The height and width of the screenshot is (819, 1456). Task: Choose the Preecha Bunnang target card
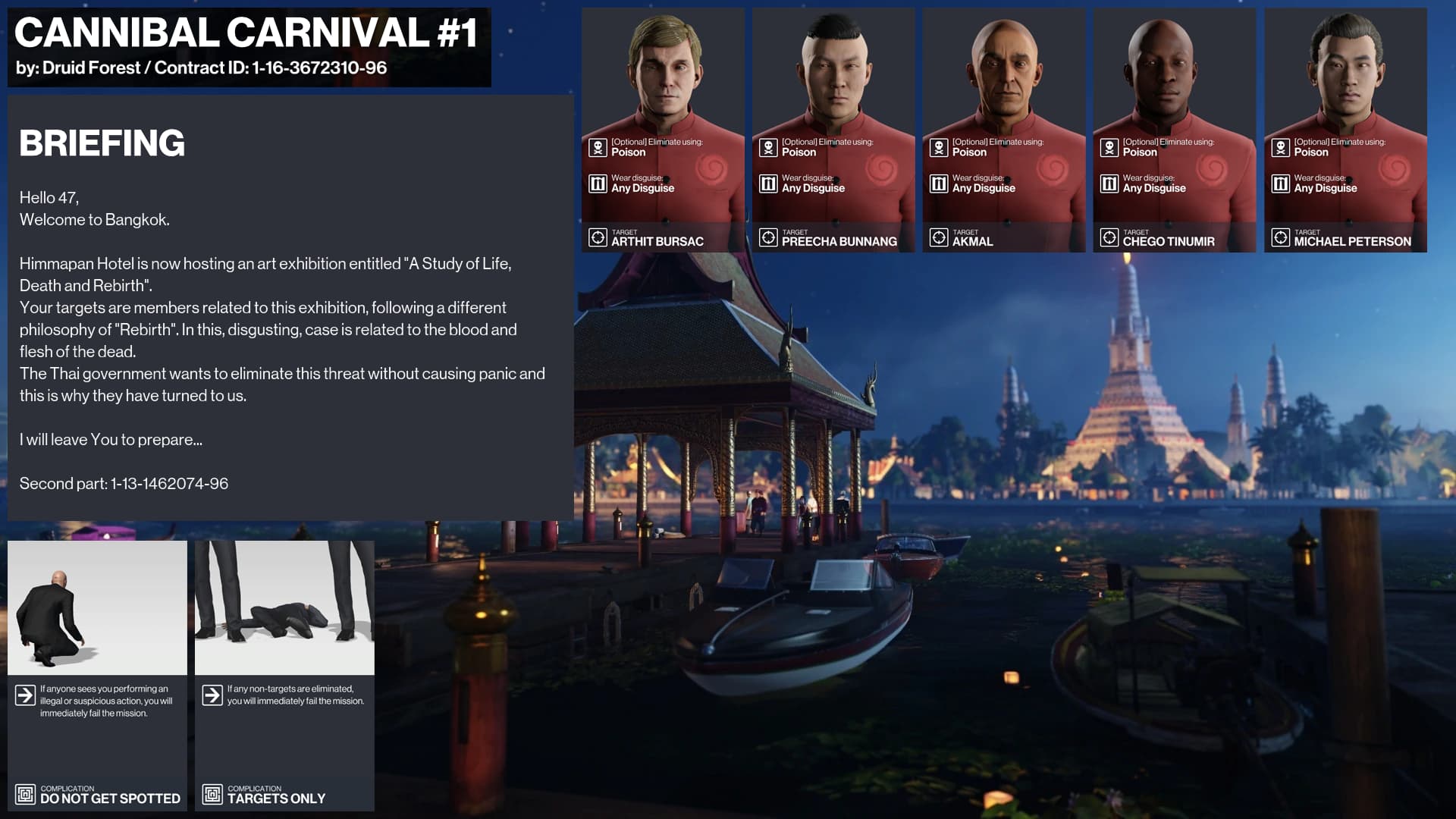833,130
